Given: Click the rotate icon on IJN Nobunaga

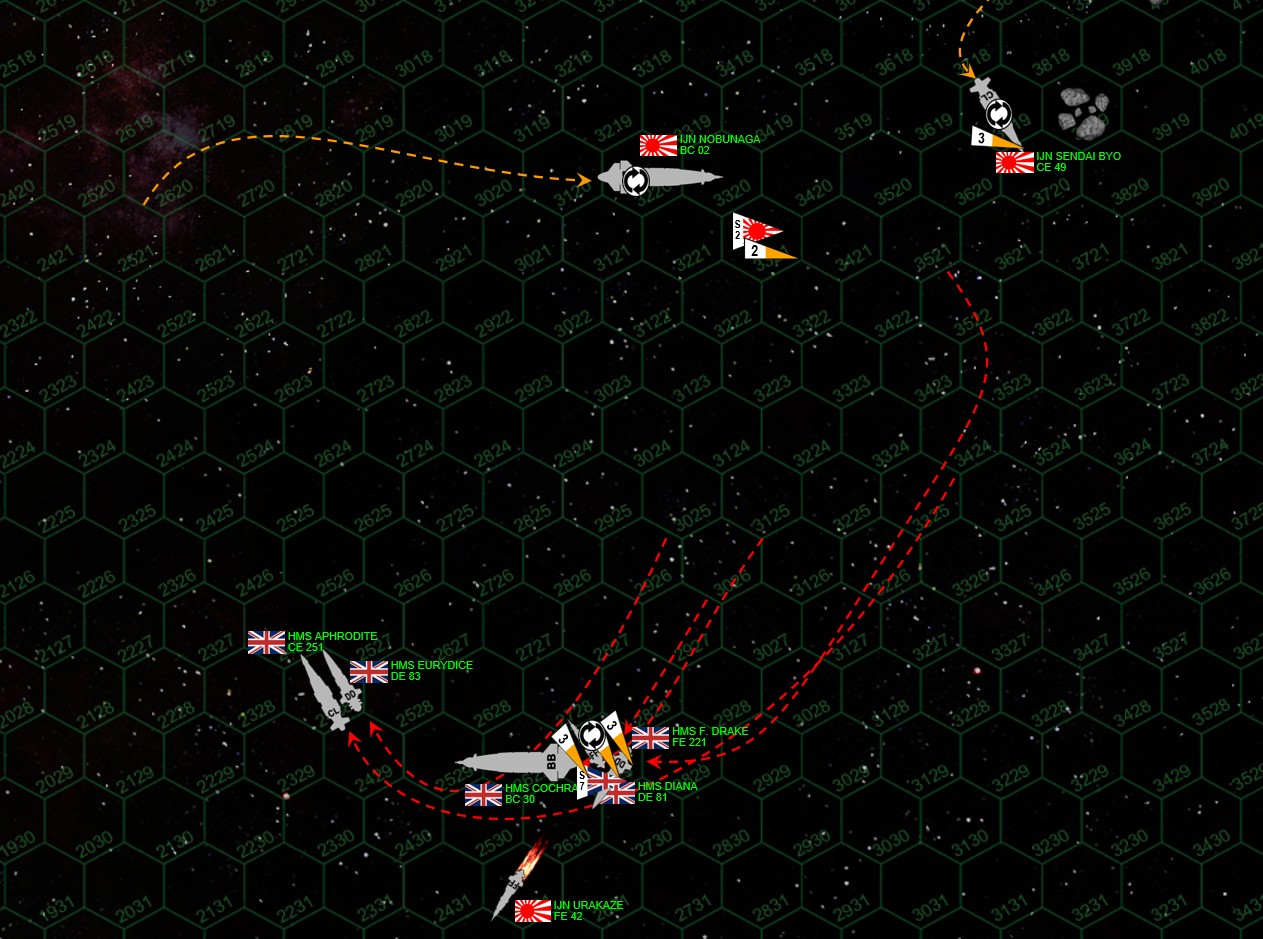Looking at the screenshot, I should (635, 180).
